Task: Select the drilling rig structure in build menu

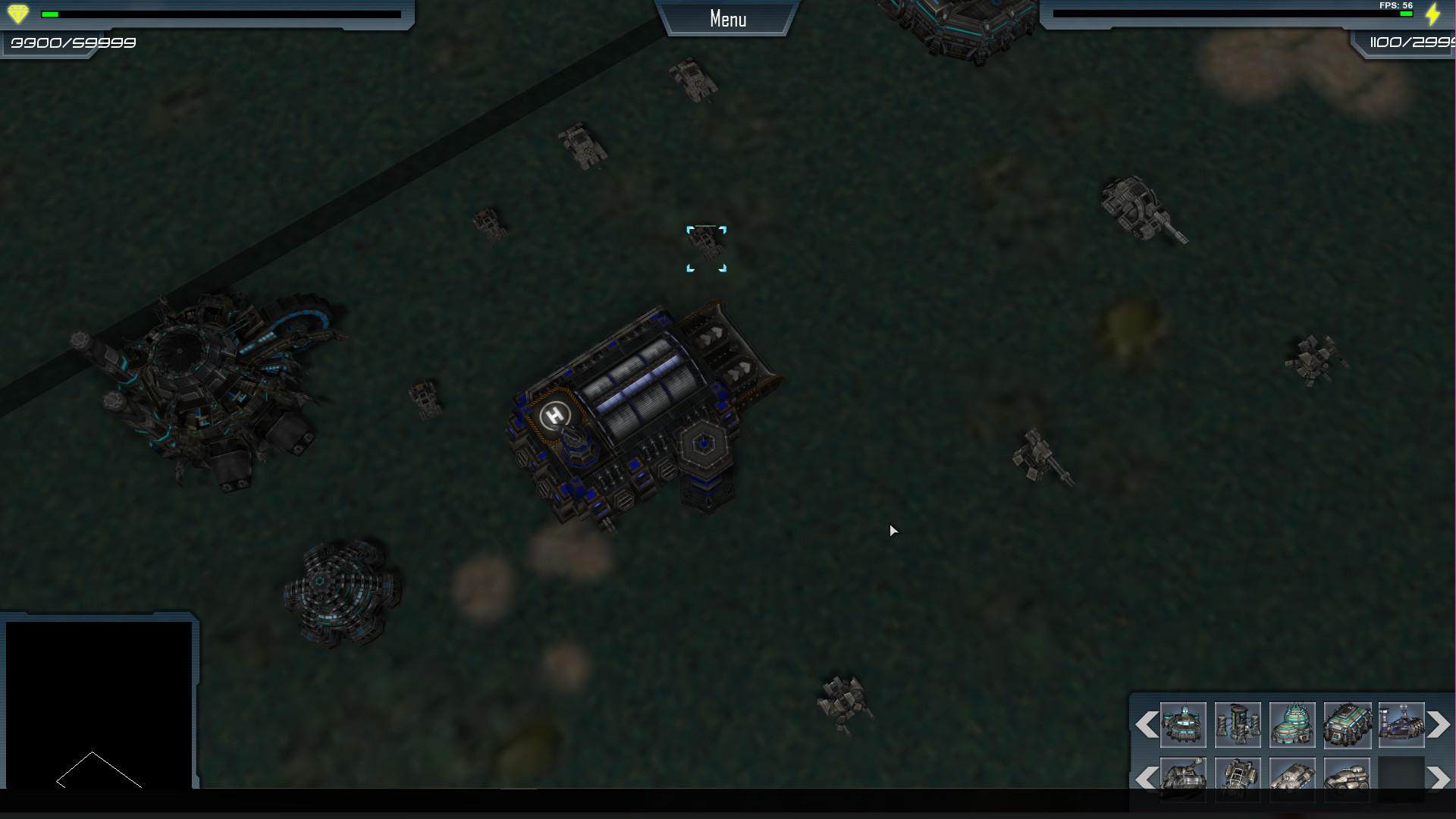Action: [1238, 726]
